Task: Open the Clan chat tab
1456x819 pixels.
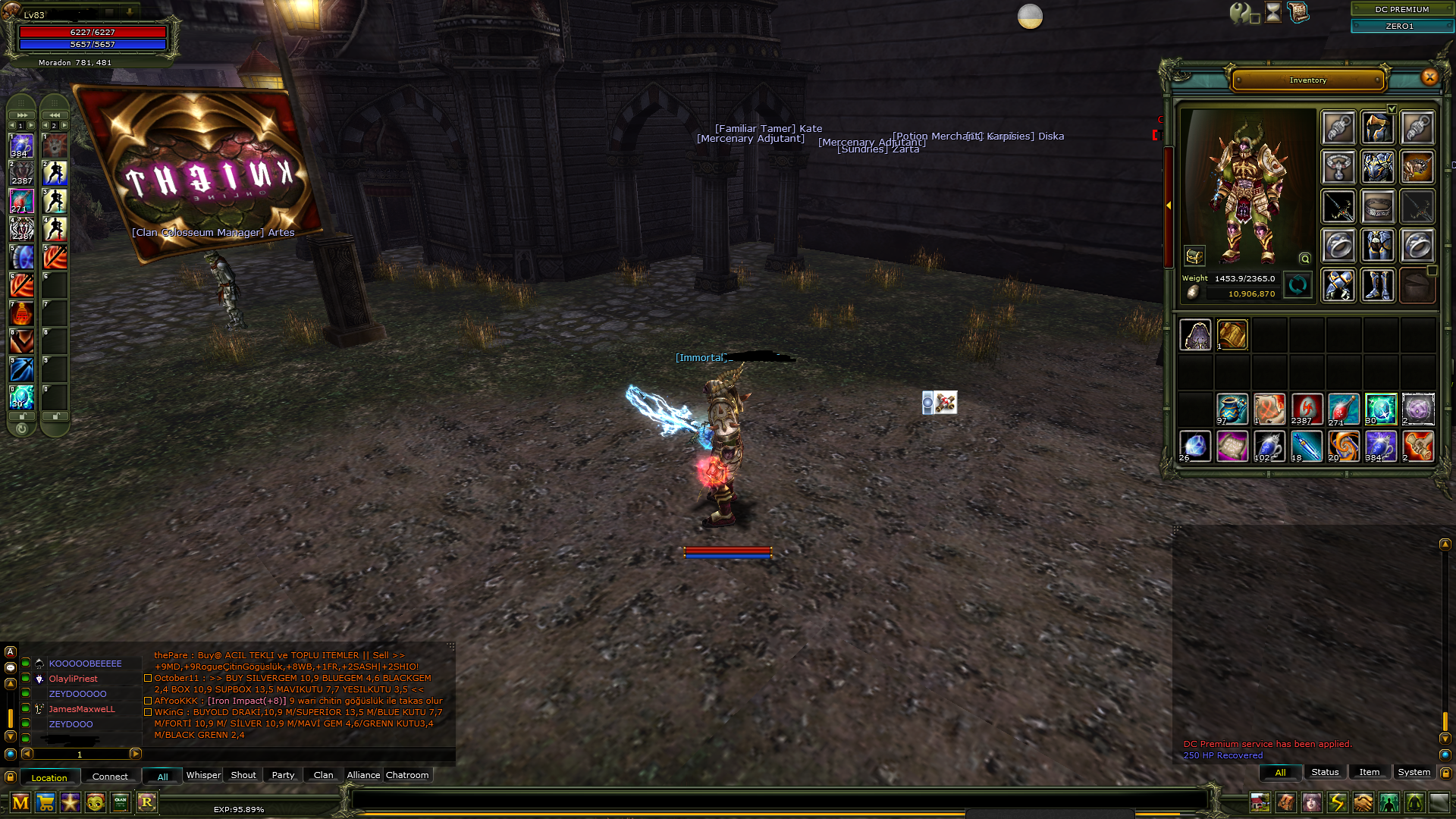Action: 323,775
